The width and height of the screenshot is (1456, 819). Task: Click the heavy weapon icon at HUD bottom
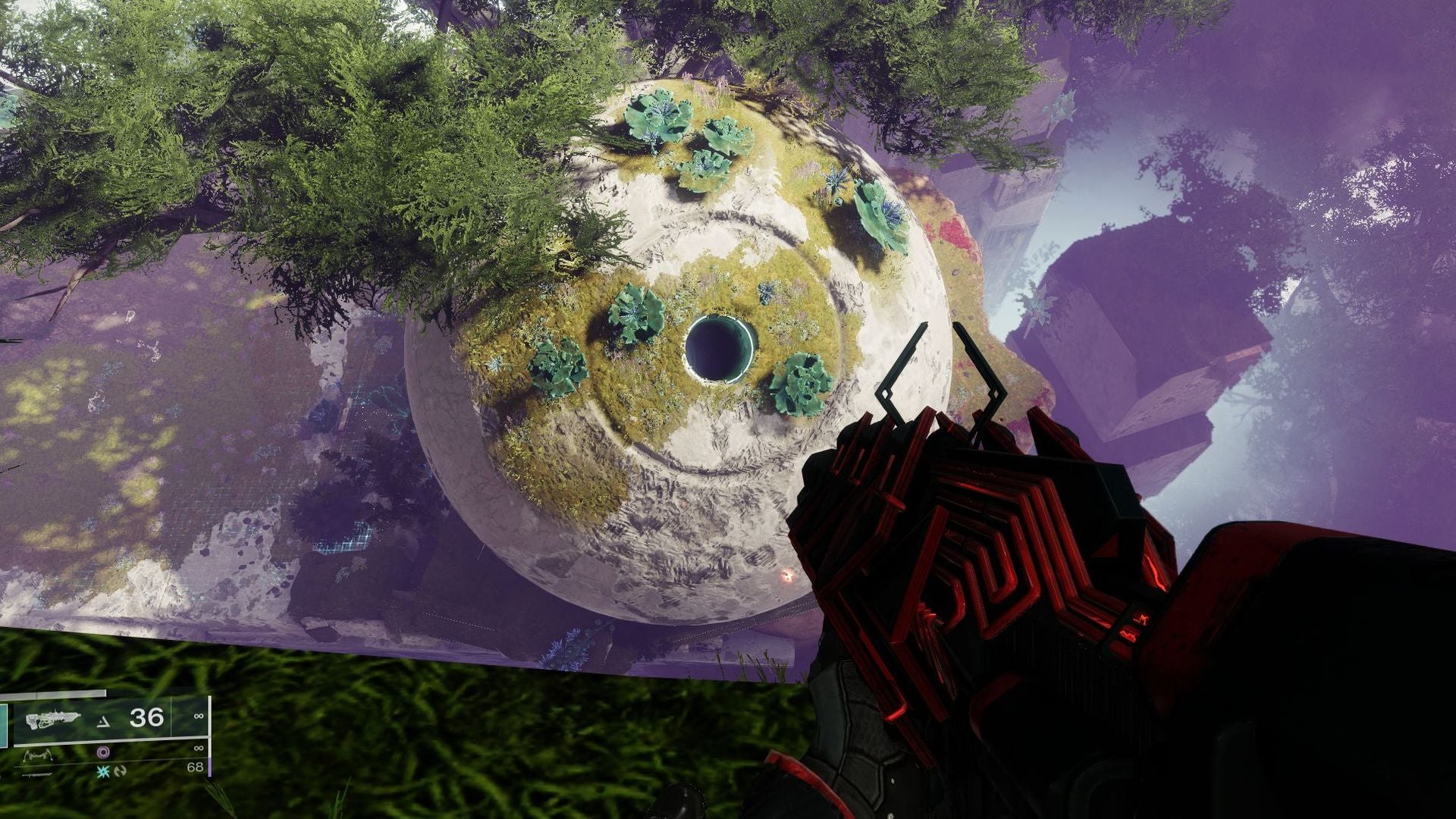36,775
